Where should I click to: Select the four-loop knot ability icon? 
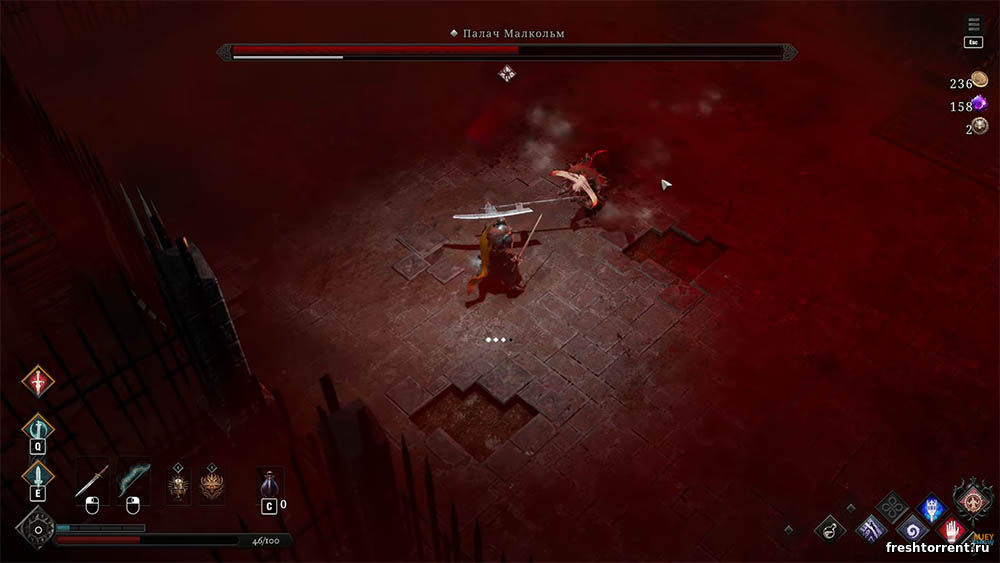pyautogui.click(x=891, y=507)
